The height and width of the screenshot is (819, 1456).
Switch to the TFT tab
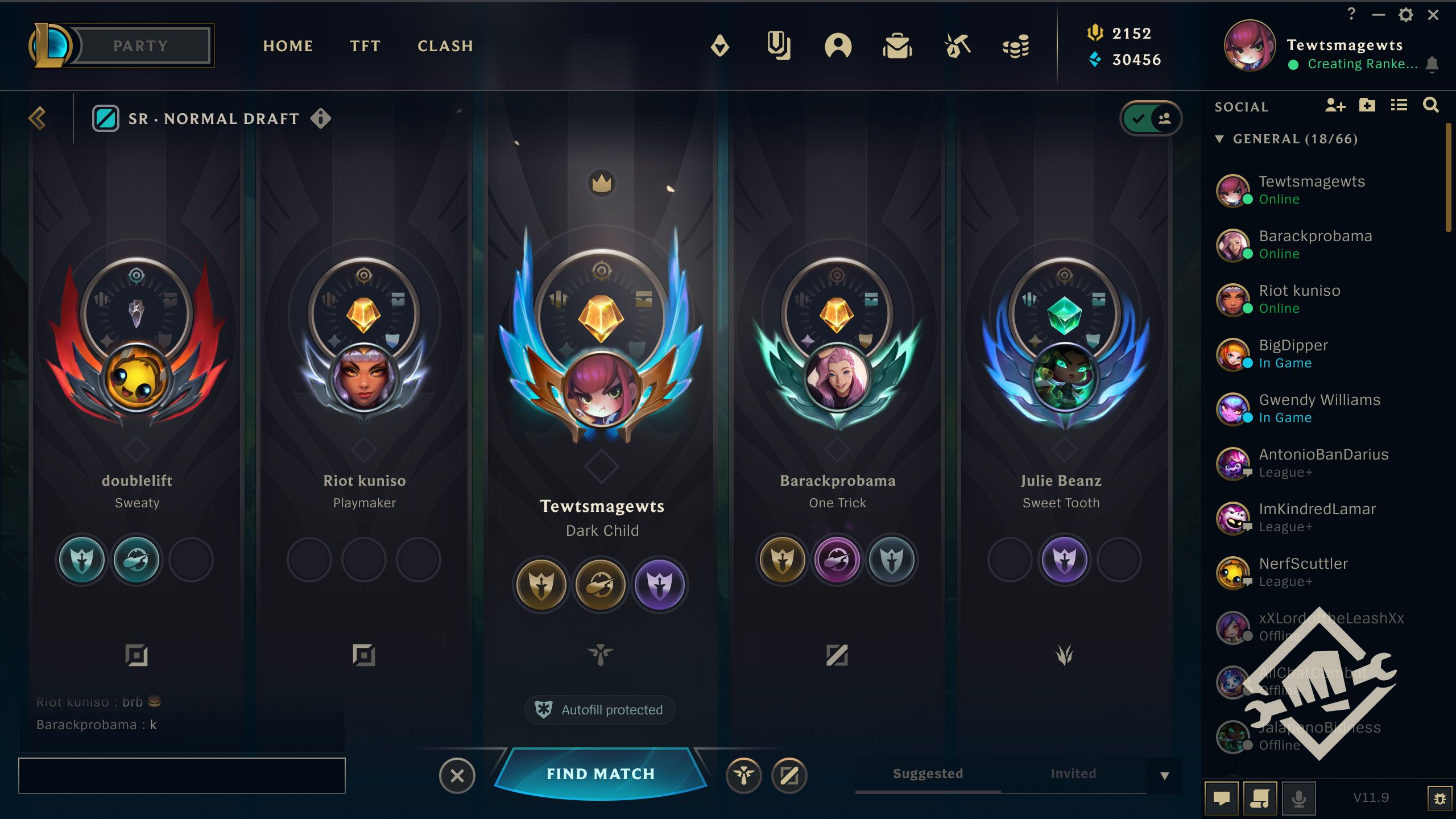(365, 46)
